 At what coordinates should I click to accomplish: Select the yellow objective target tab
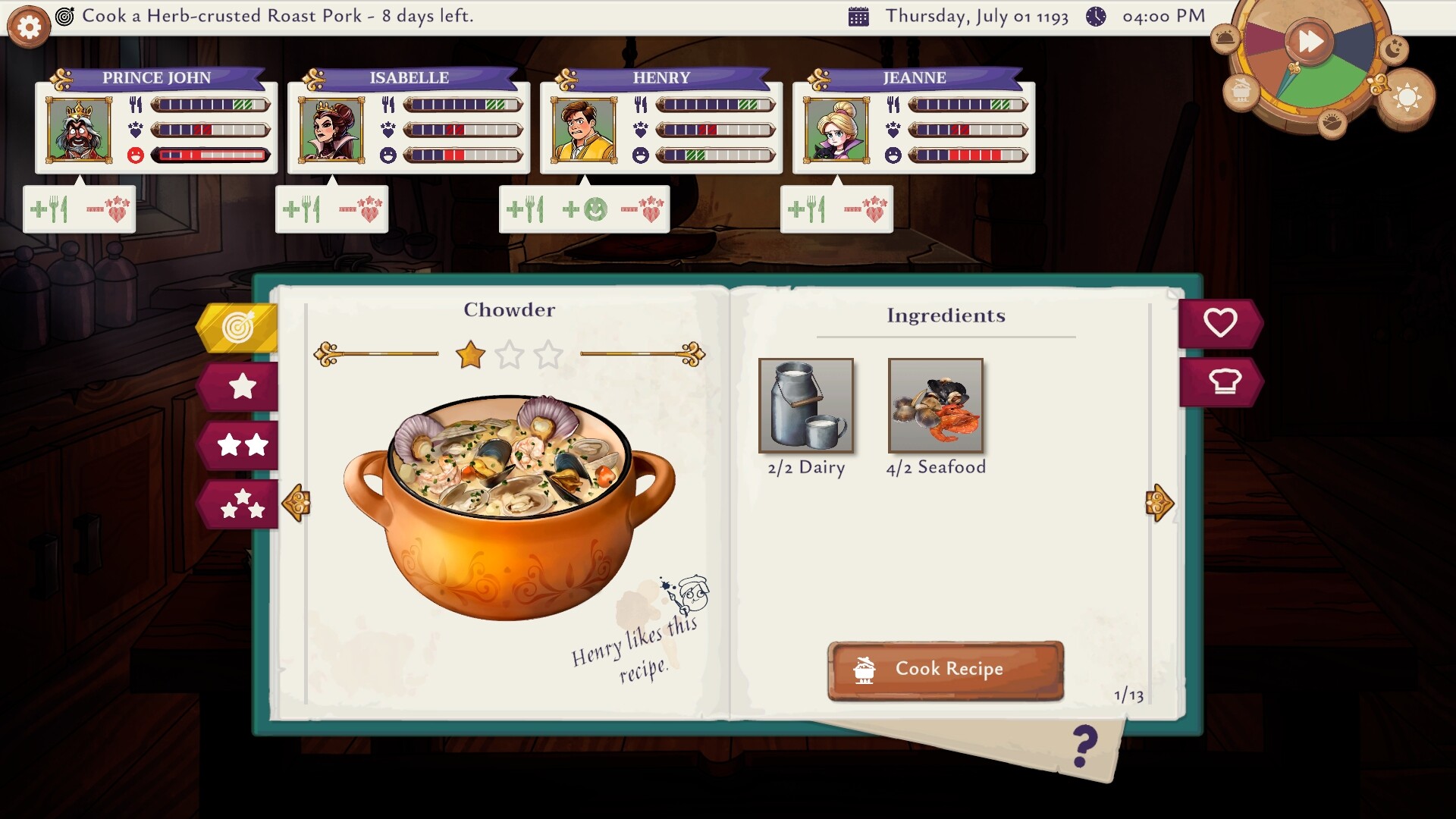(238, 328)
